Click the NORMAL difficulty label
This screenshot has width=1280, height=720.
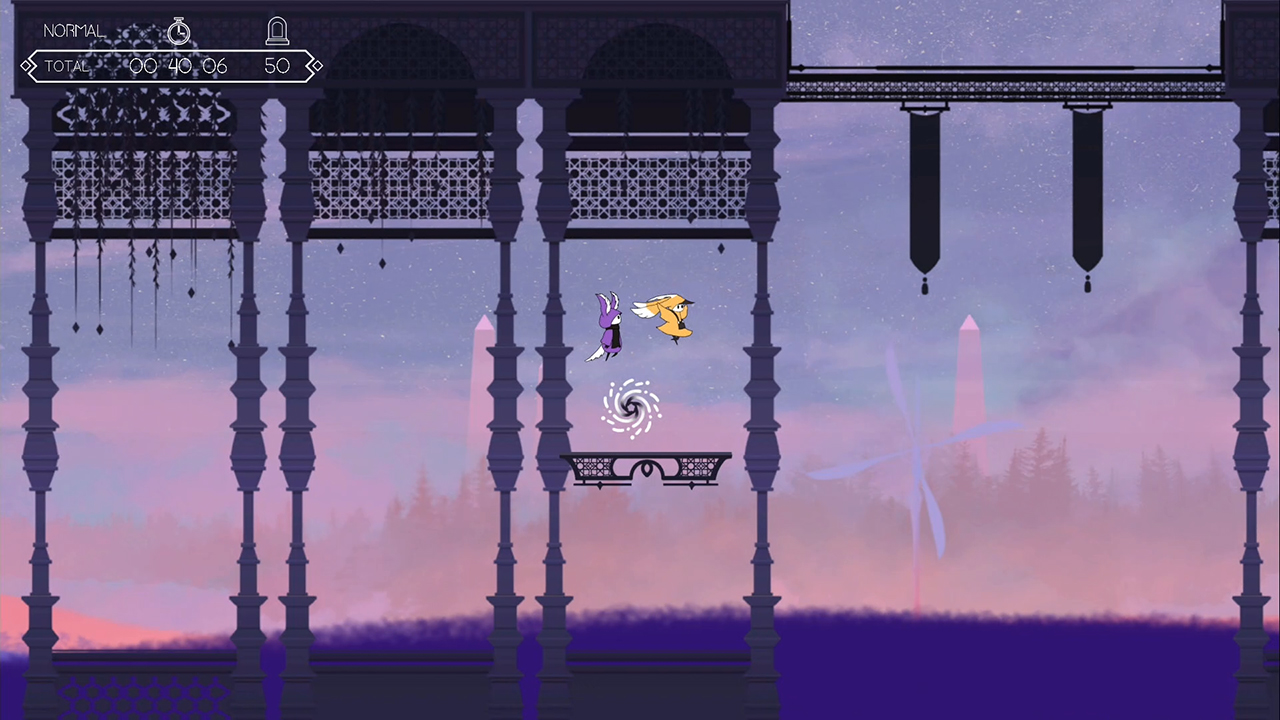(73, 30)
